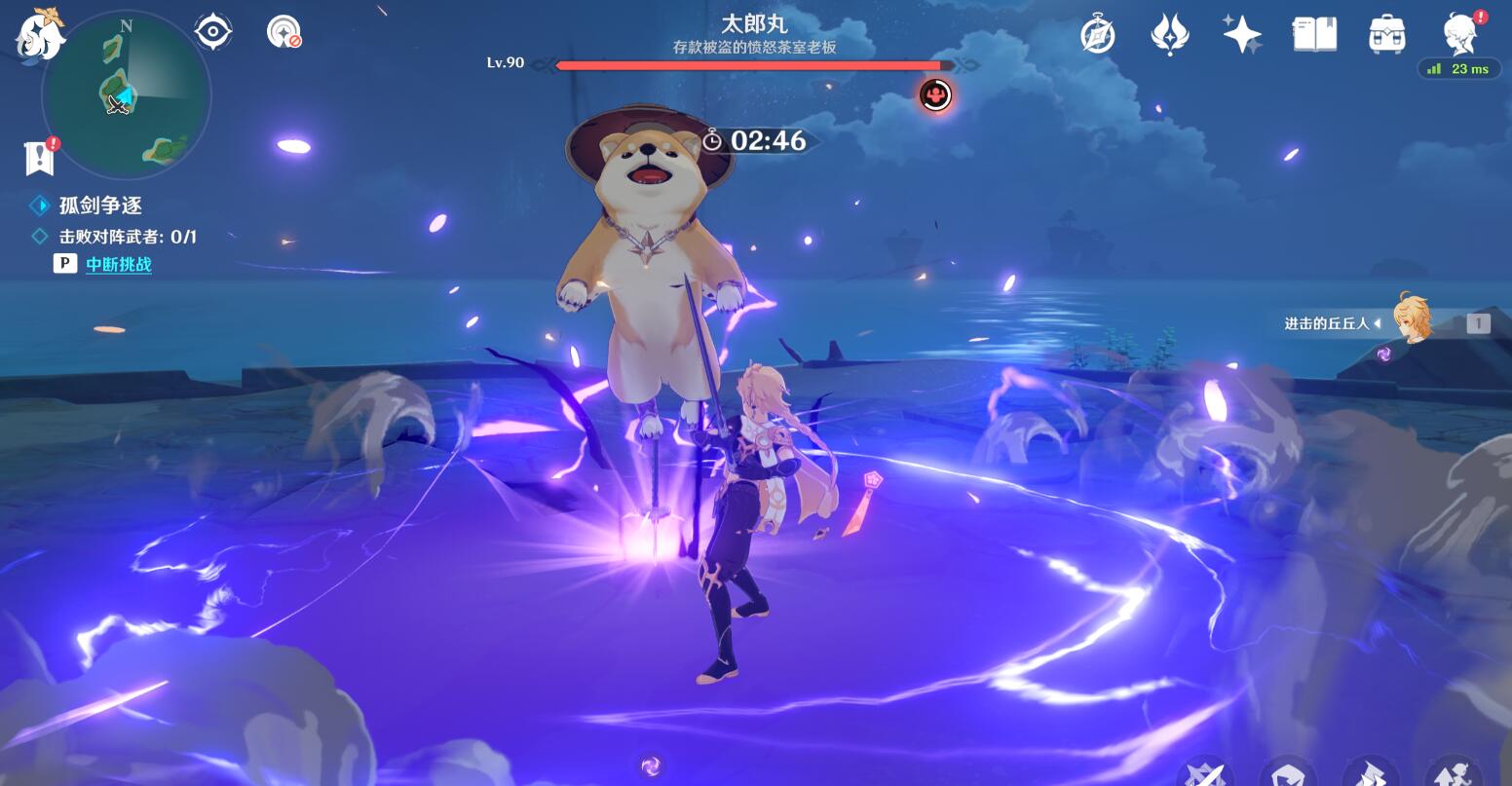Activate the eye-shaped elemental sight icon

[212, 32]
